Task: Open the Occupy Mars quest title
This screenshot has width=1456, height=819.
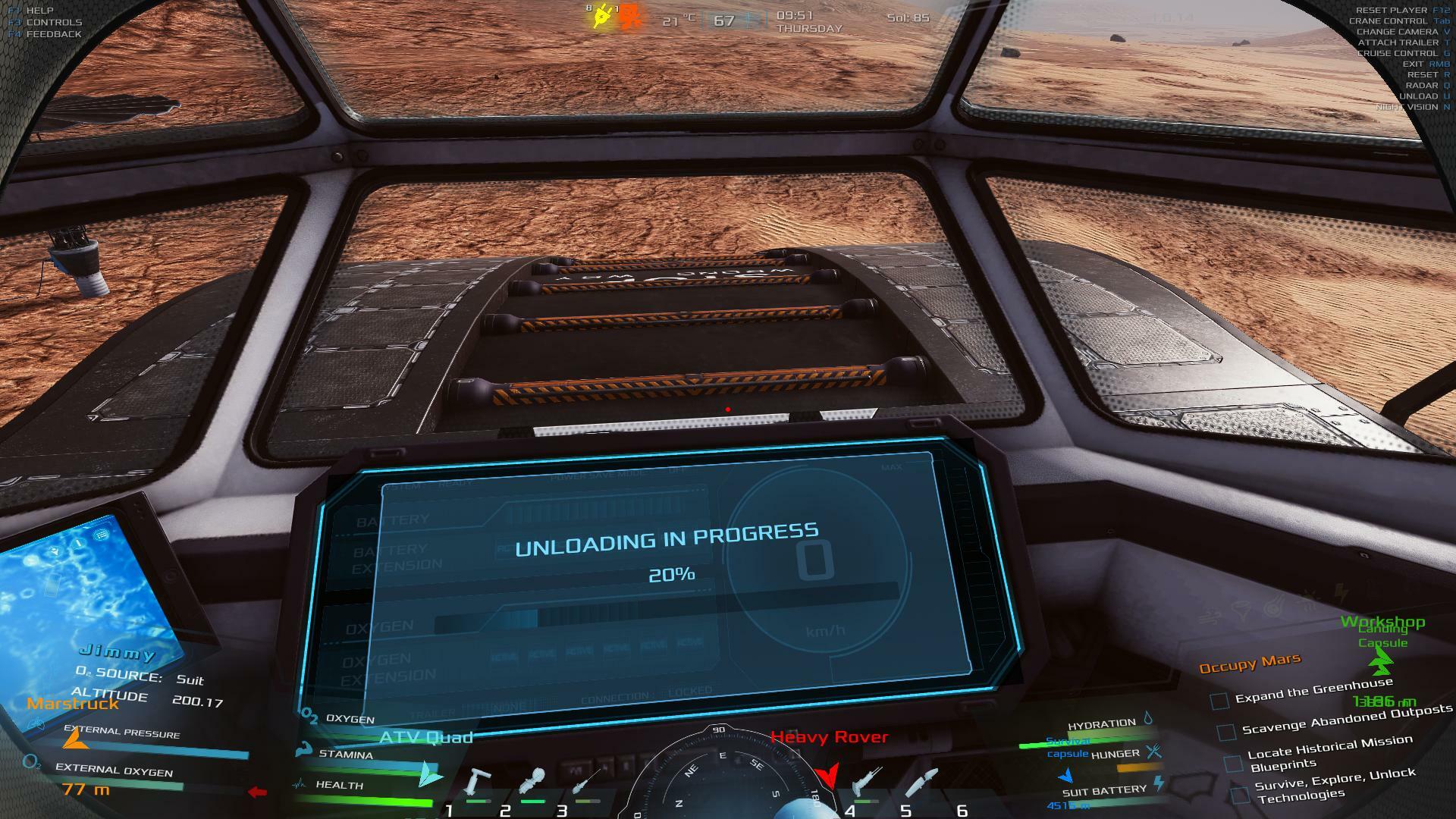Action: 1249,664
